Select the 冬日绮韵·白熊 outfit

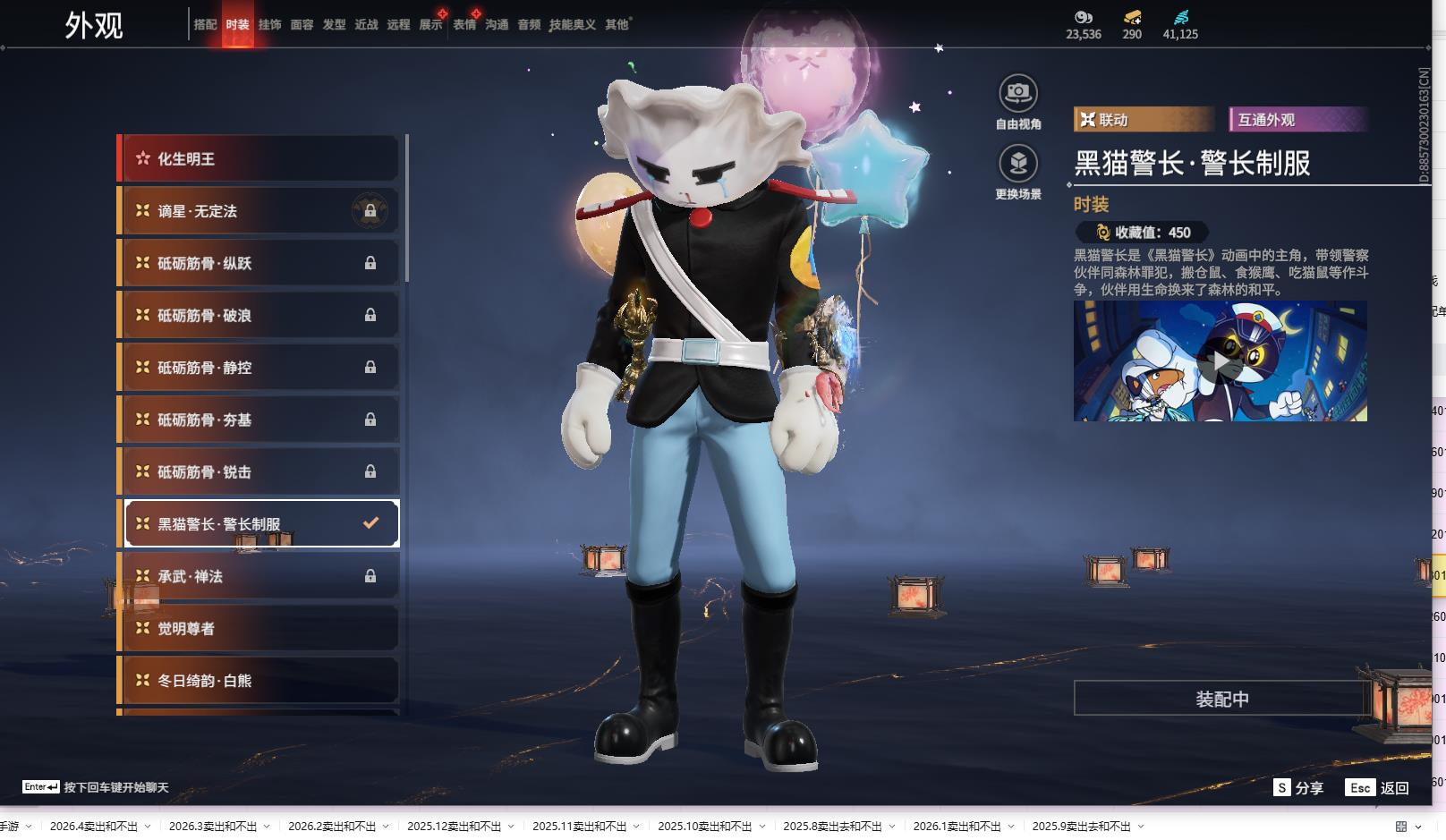259,681
